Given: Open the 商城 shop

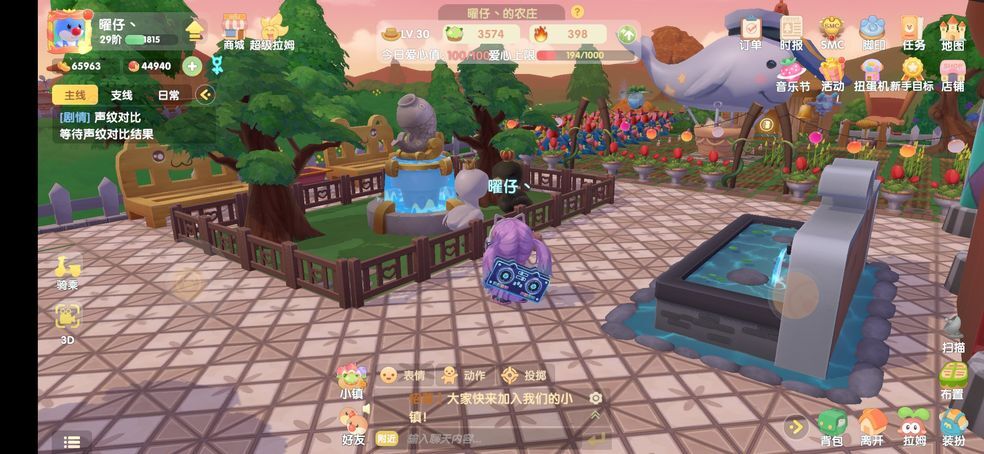Looking at the screenshot, I should click(x=233, y=31).
